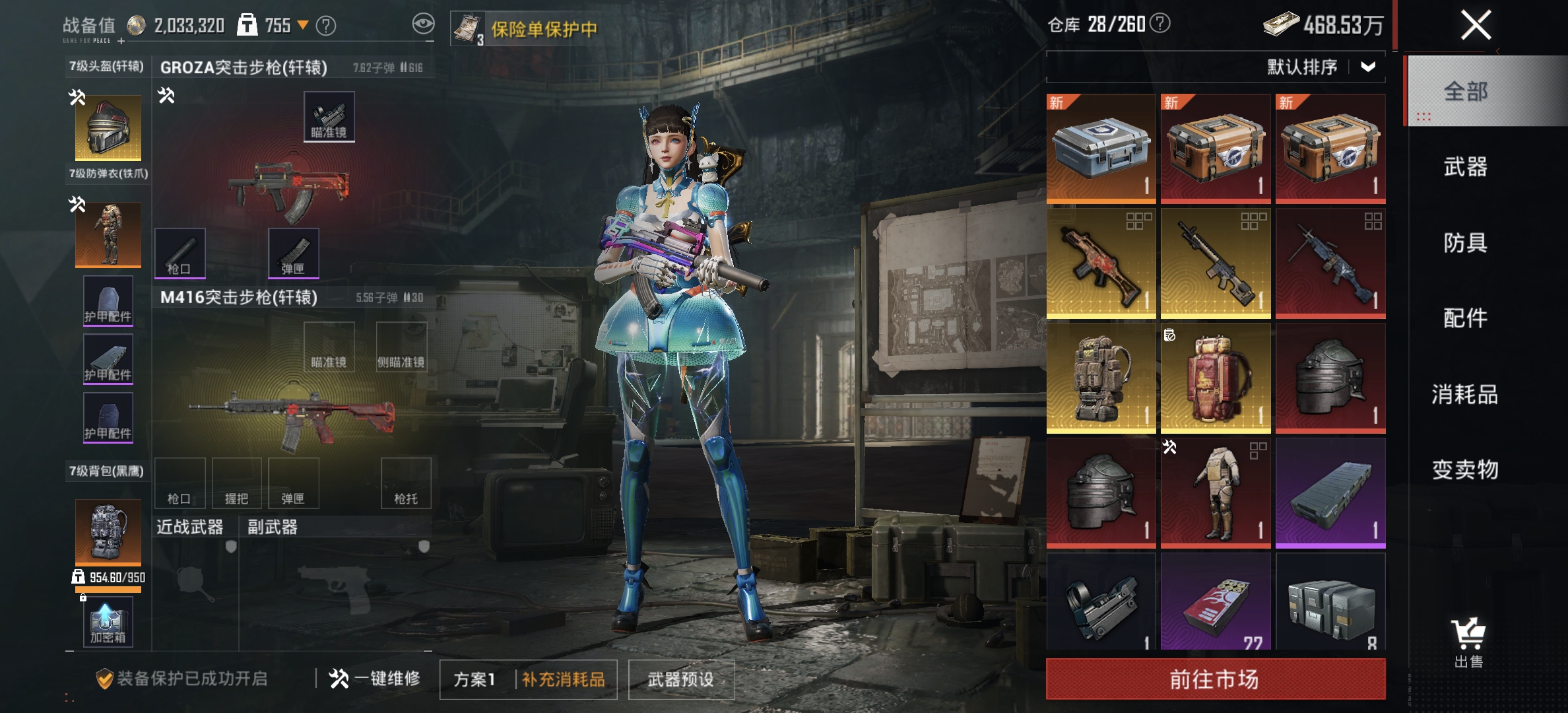The image size is (1568, 713).
Task: Open the 加密箱 encrypted box
Action: pyautogui.click(x=108, y=621)
